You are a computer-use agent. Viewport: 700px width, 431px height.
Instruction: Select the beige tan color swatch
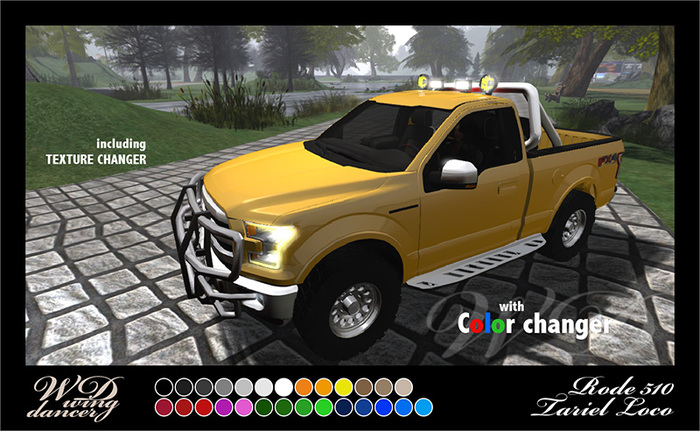pyautogui.click(x=402, y=386)
